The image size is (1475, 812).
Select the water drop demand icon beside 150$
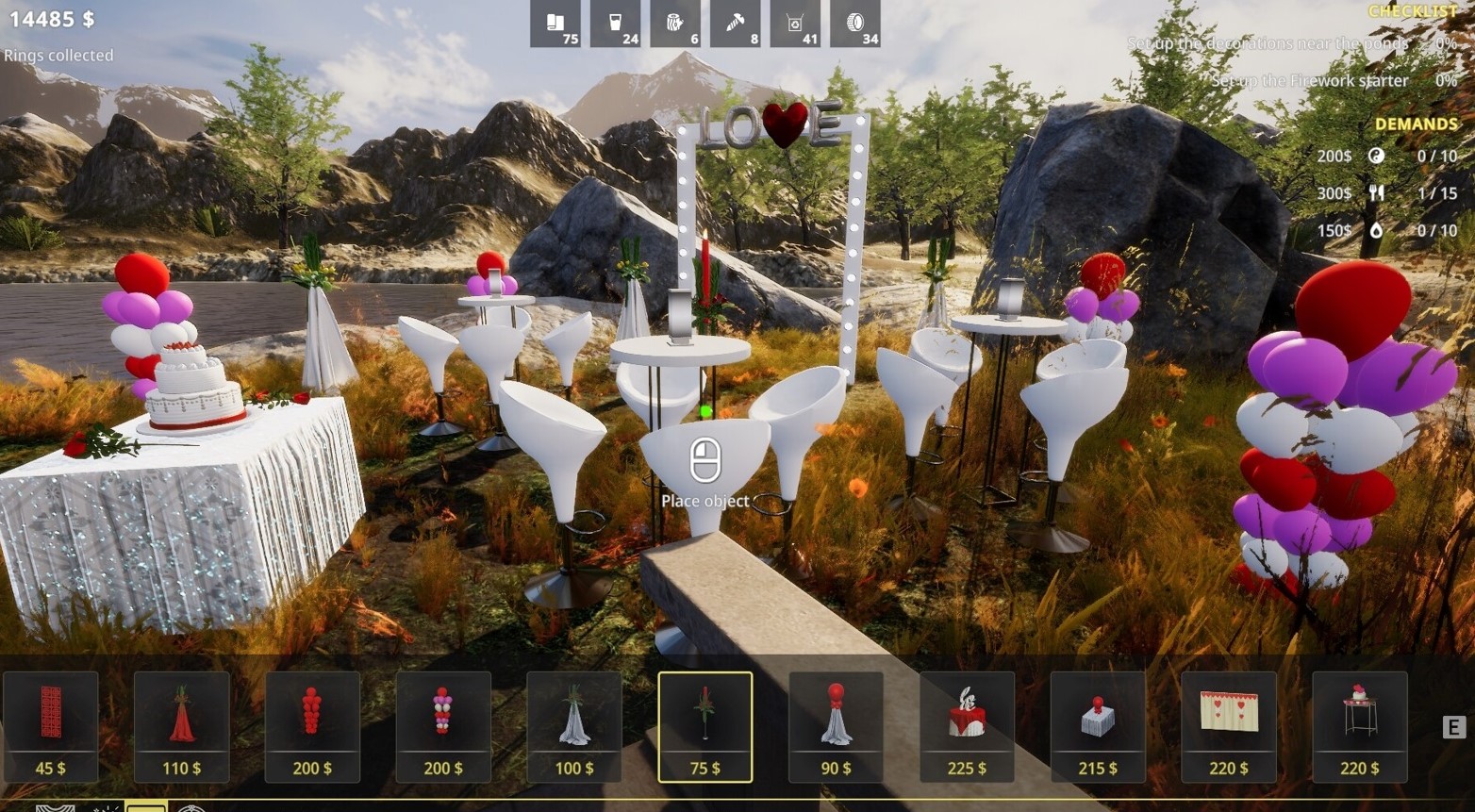tap(1377, 229)
